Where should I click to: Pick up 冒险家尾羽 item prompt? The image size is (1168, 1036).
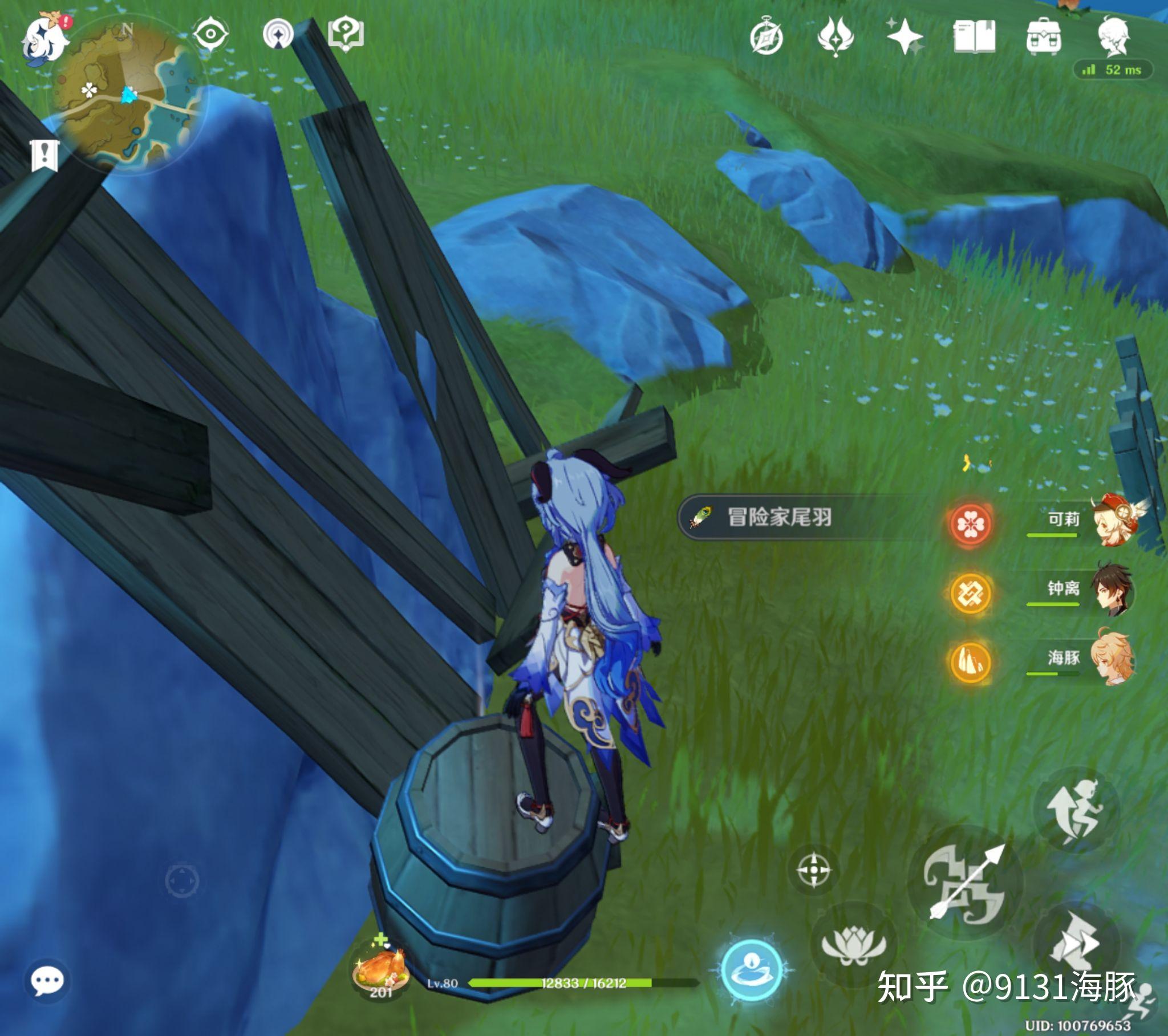point(777,517)
